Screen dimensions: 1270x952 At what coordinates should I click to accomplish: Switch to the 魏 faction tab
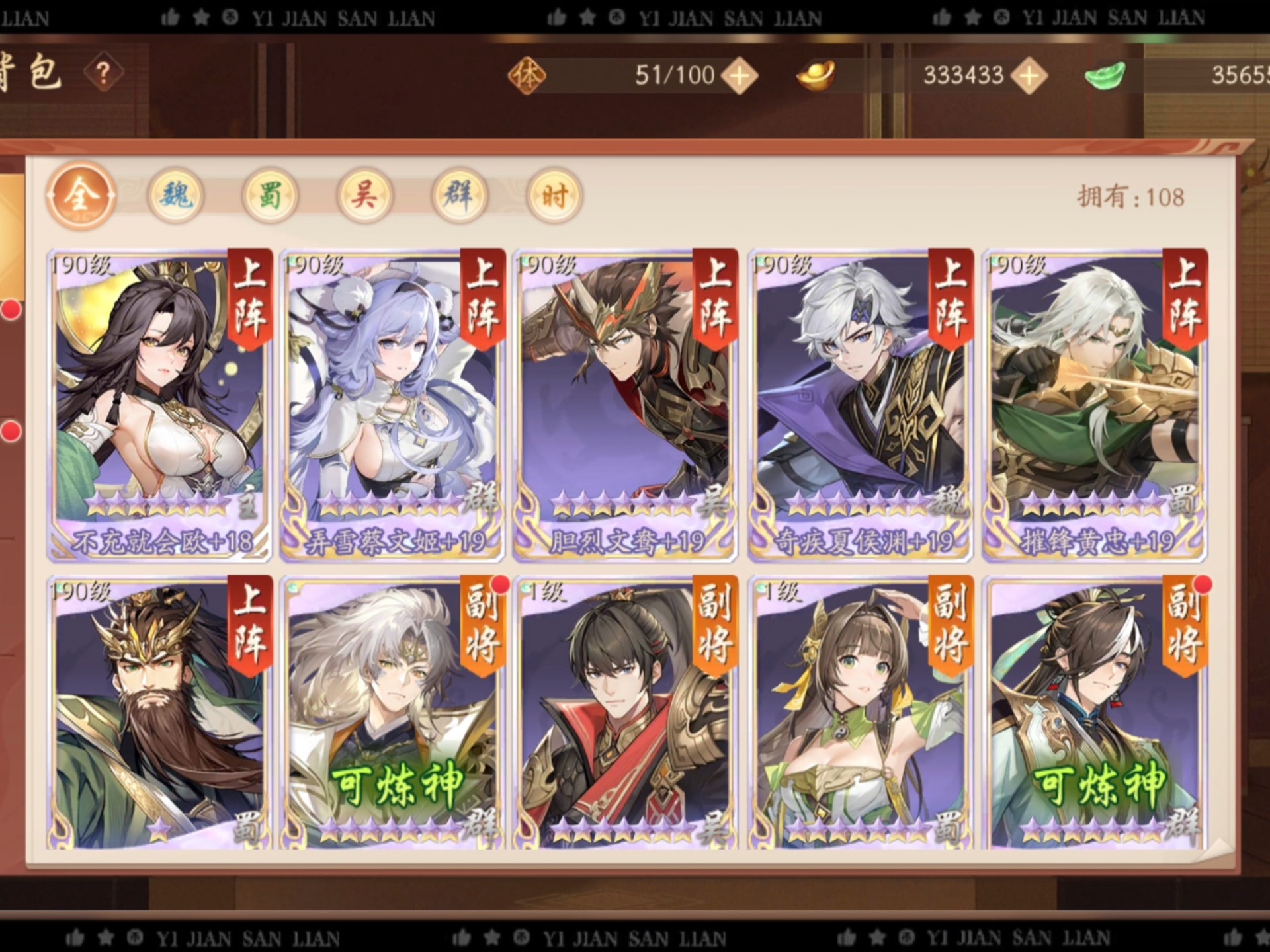coord(175,196)
